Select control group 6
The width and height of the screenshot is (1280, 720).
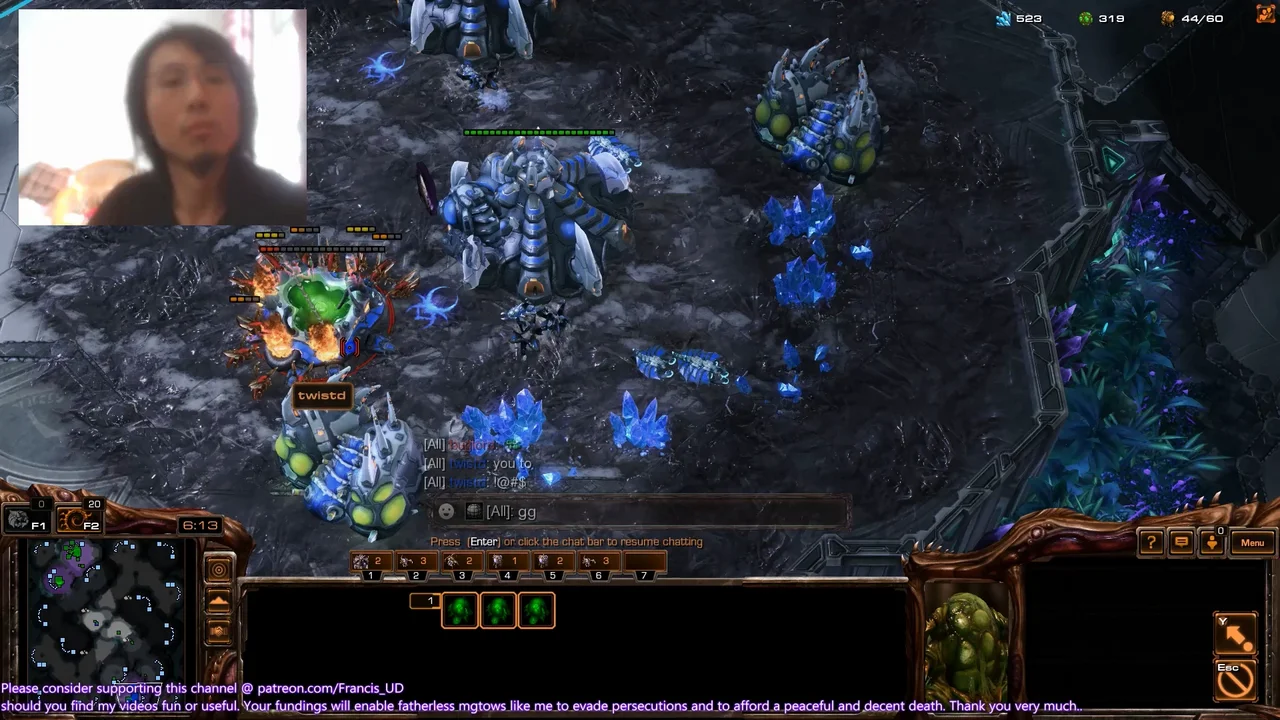(598, 563)
